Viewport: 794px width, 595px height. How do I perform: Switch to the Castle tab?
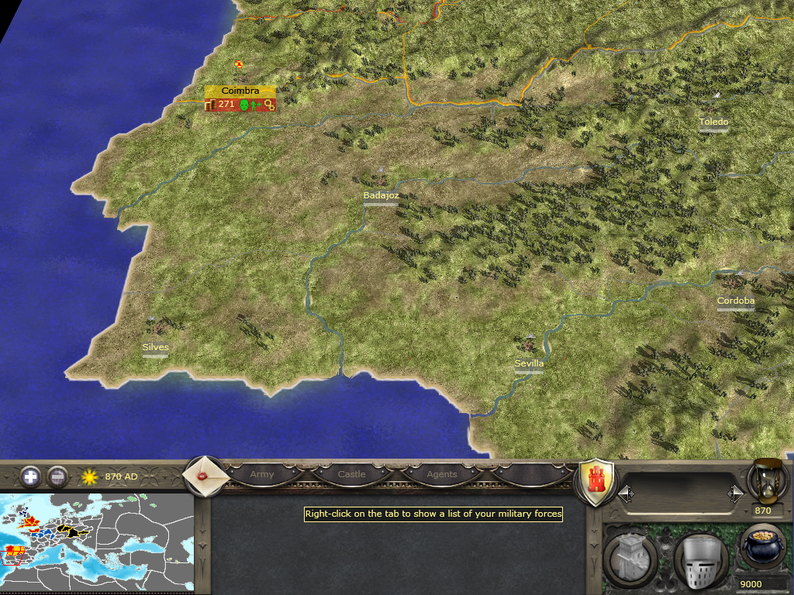[x=352, y=475]
